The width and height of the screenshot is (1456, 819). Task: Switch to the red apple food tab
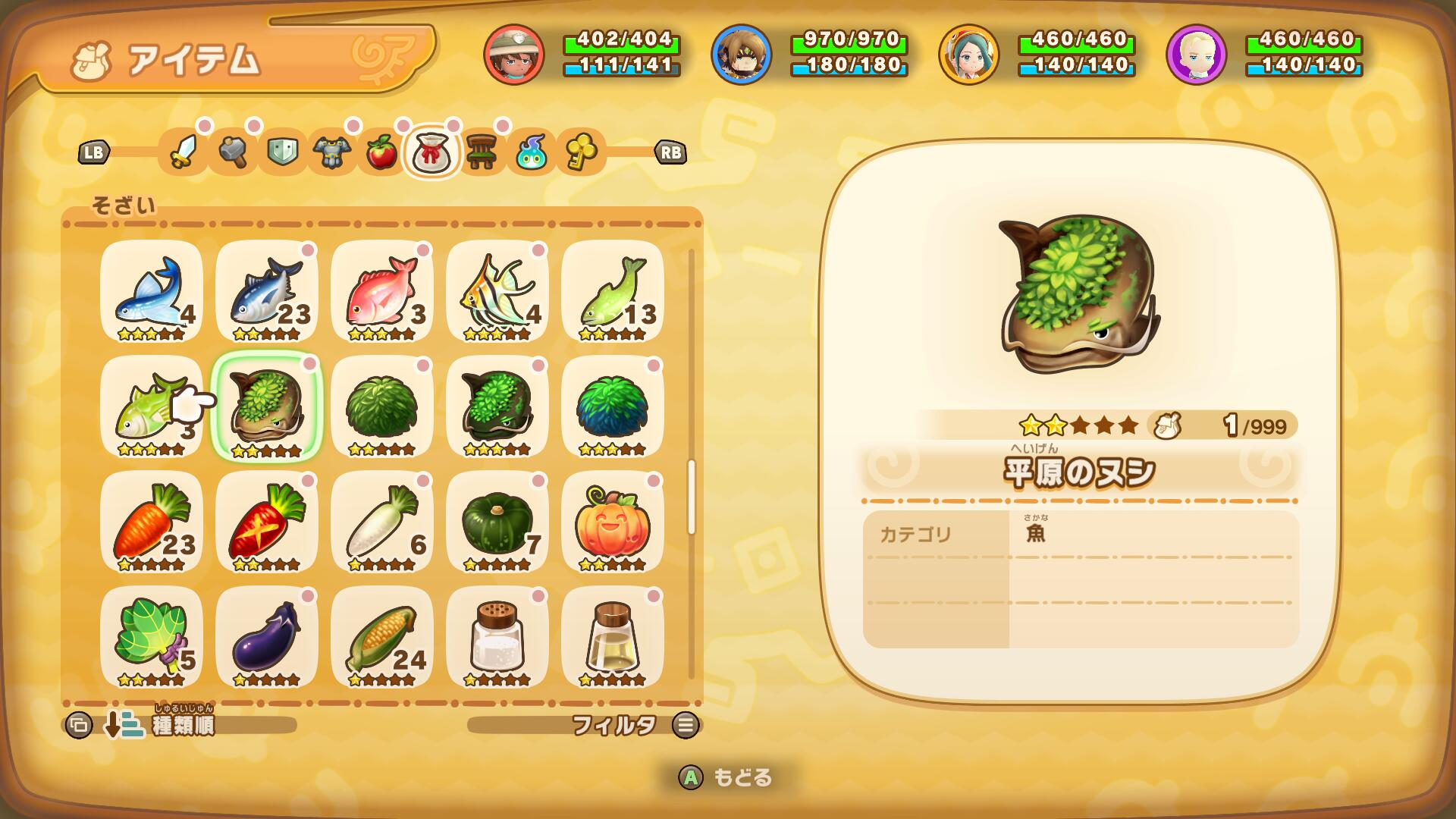tap(381, 152)
